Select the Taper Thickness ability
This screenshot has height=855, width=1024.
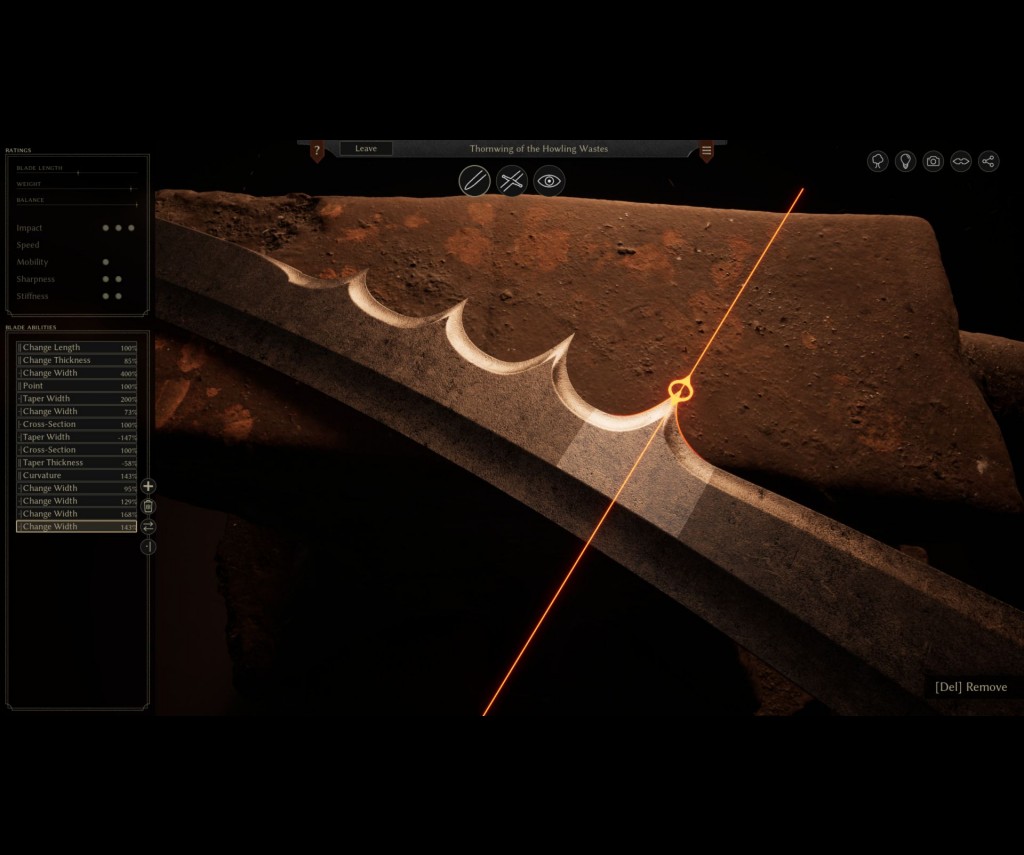76,463
